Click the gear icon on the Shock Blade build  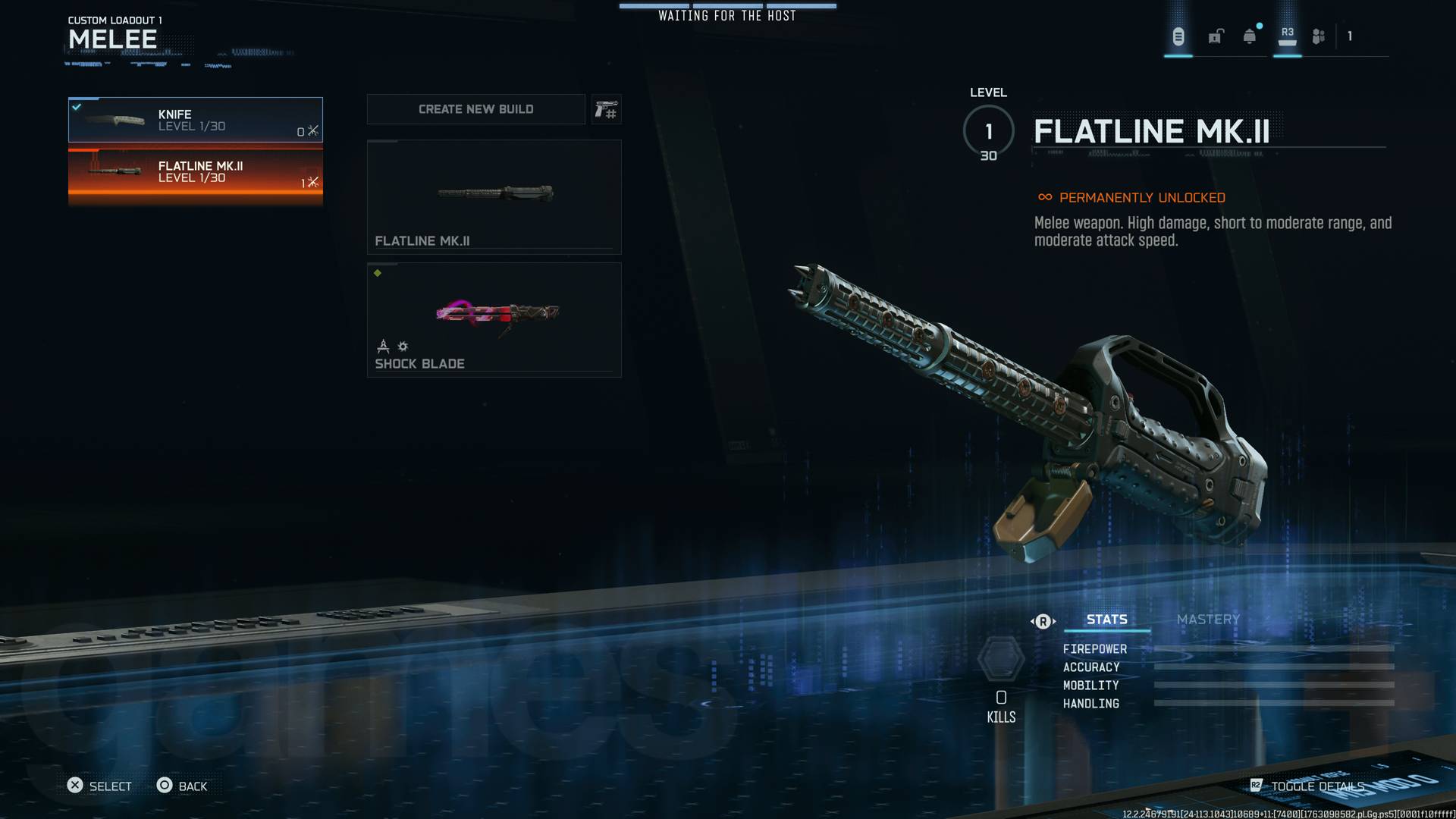[403, 347]
